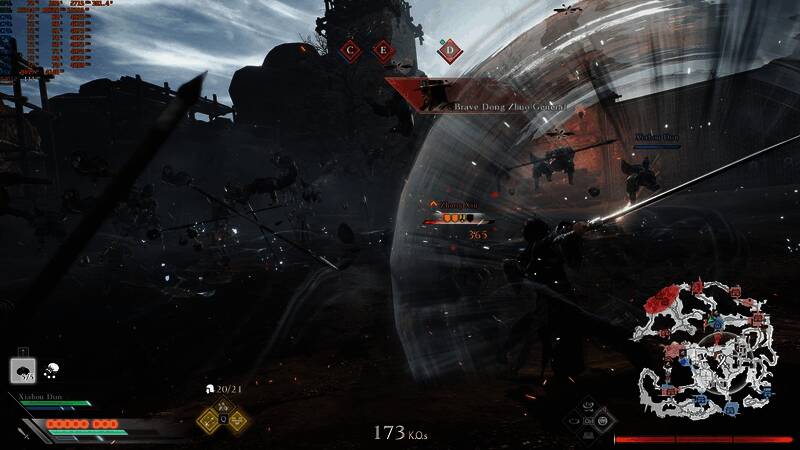
Task: Activate the top golden battle art diamond
Action: pyautogui.click(x=224, y=406)
